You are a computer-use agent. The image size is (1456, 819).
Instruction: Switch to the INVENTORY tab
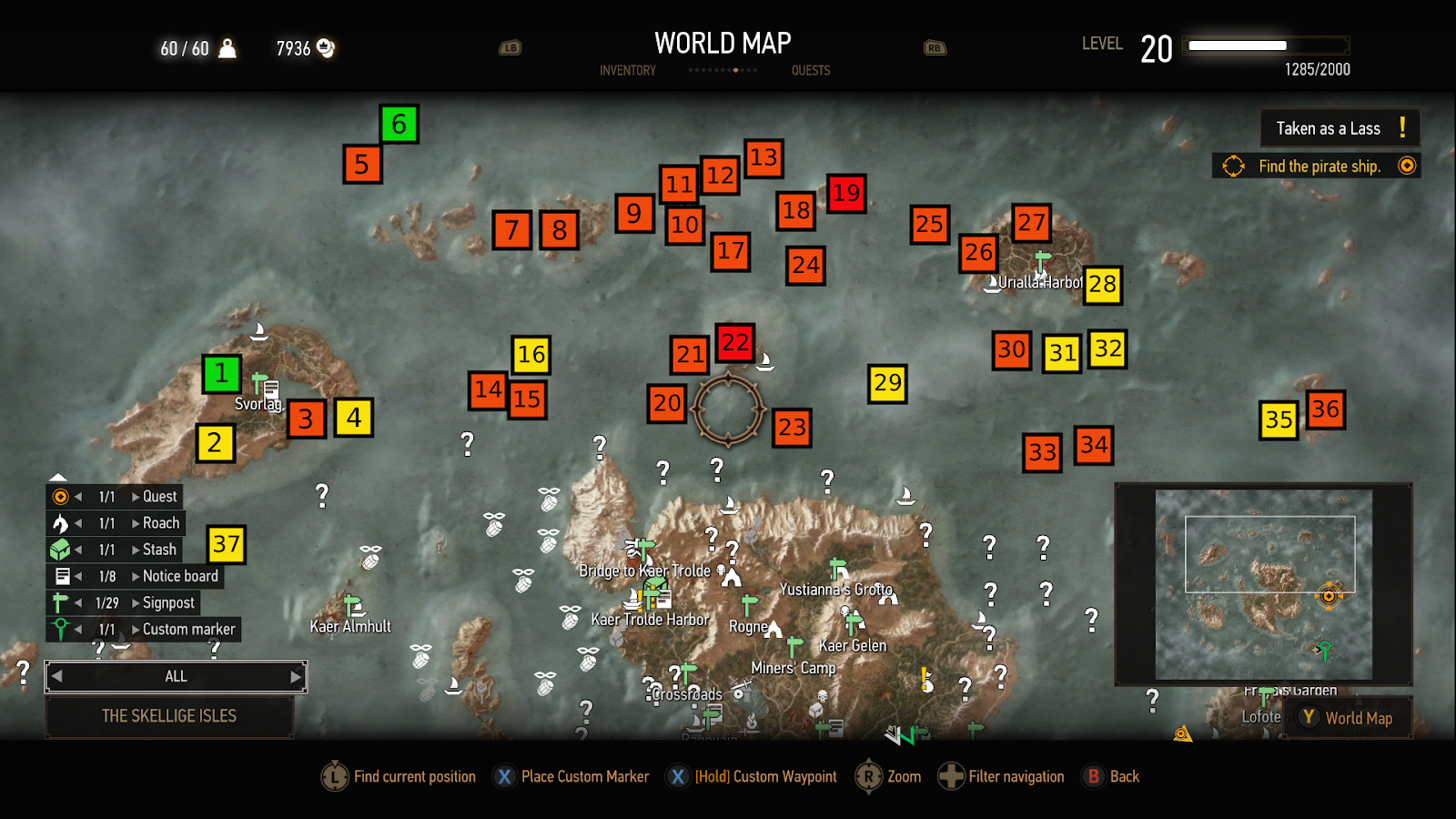(x=627, y=70)
